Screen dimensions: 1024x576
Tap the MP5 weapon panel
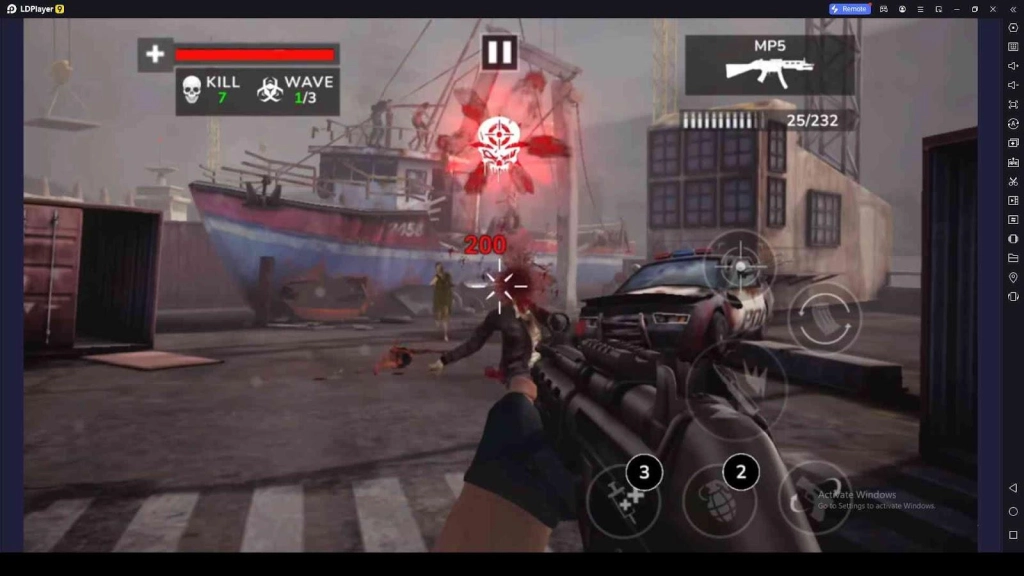(x=769, y=65)
